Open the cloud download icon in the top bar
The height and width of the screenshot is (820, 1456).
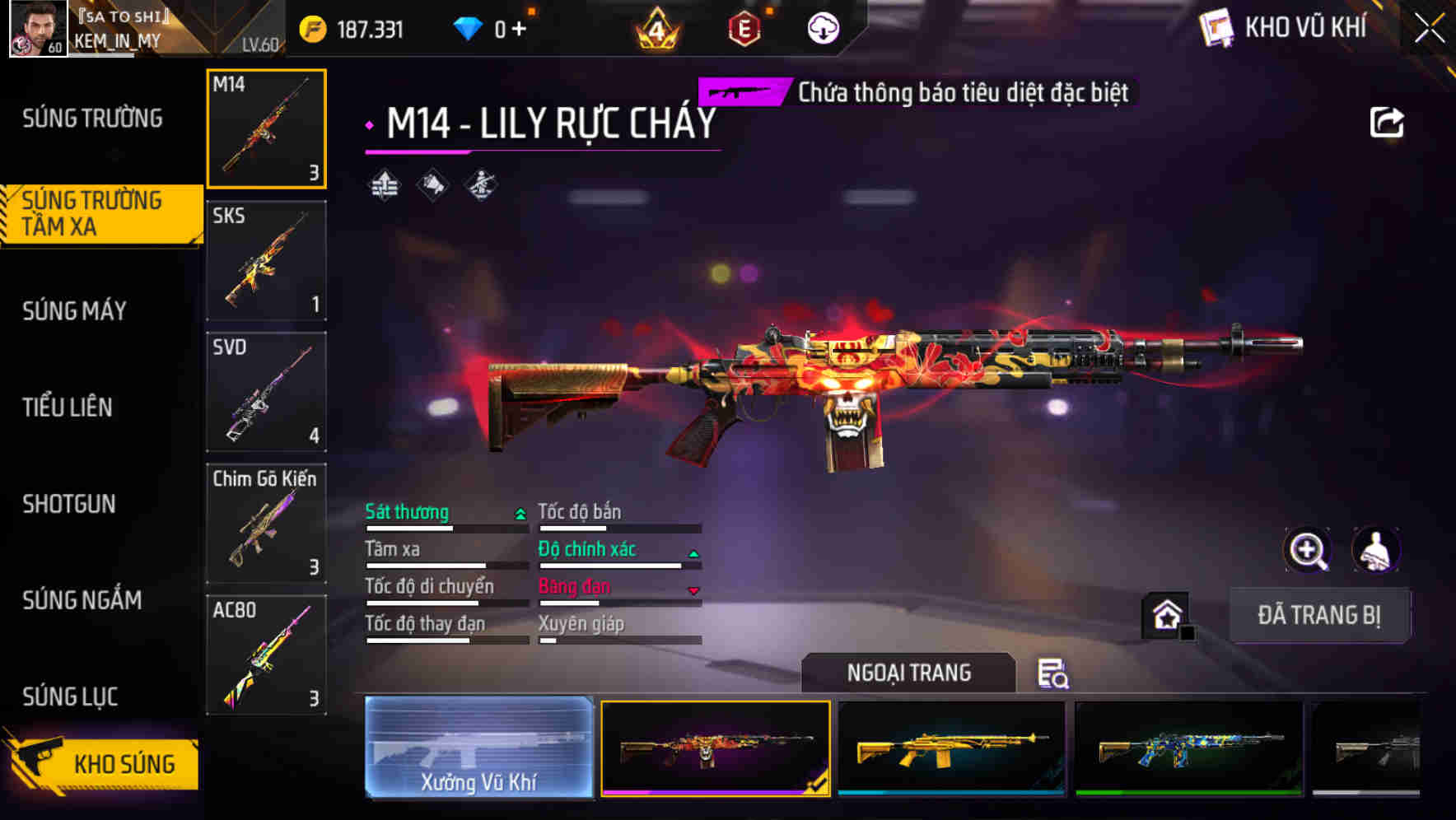822,27
